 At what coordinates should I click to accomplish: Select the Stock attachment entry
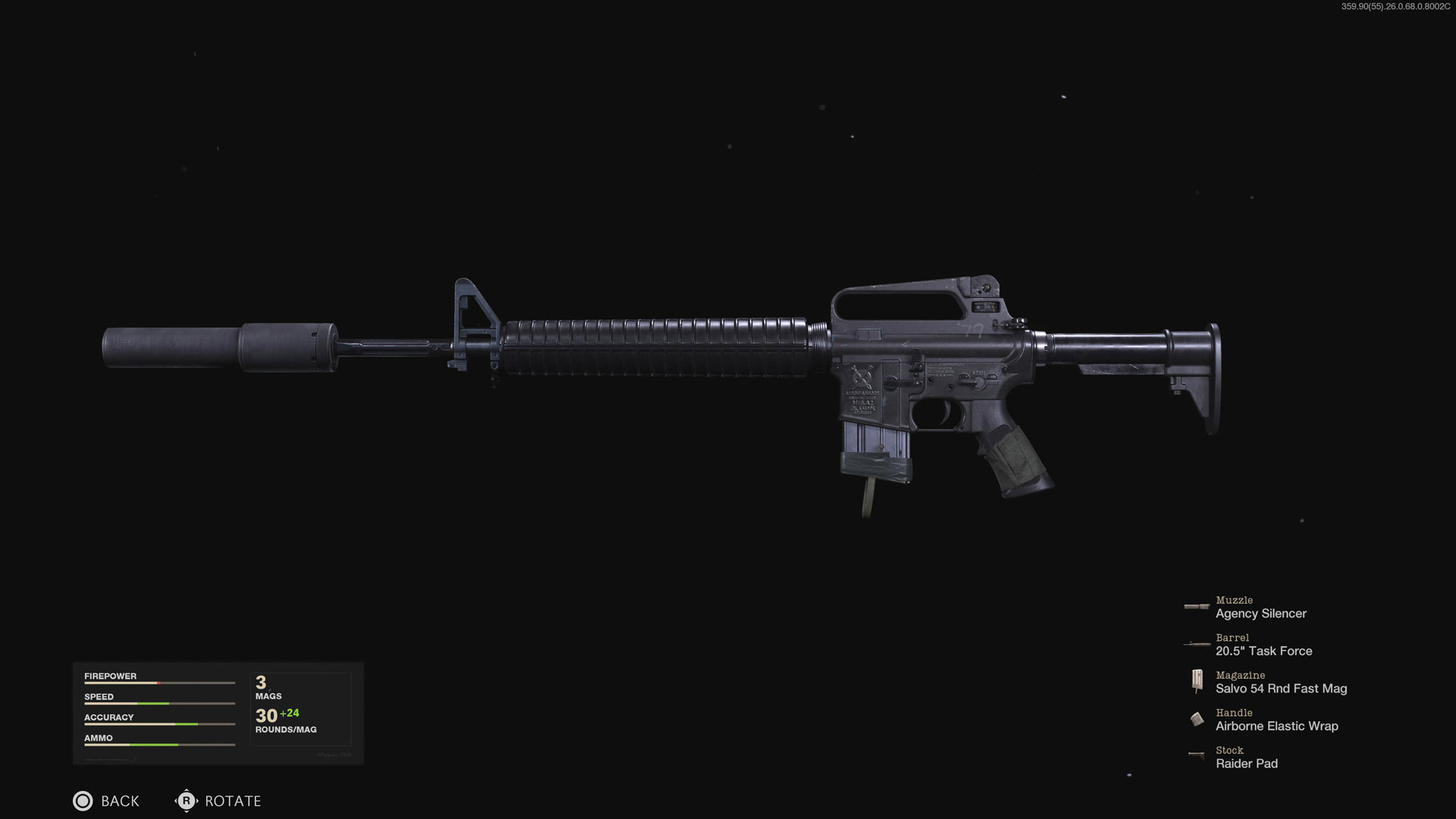click(1247, 758)
